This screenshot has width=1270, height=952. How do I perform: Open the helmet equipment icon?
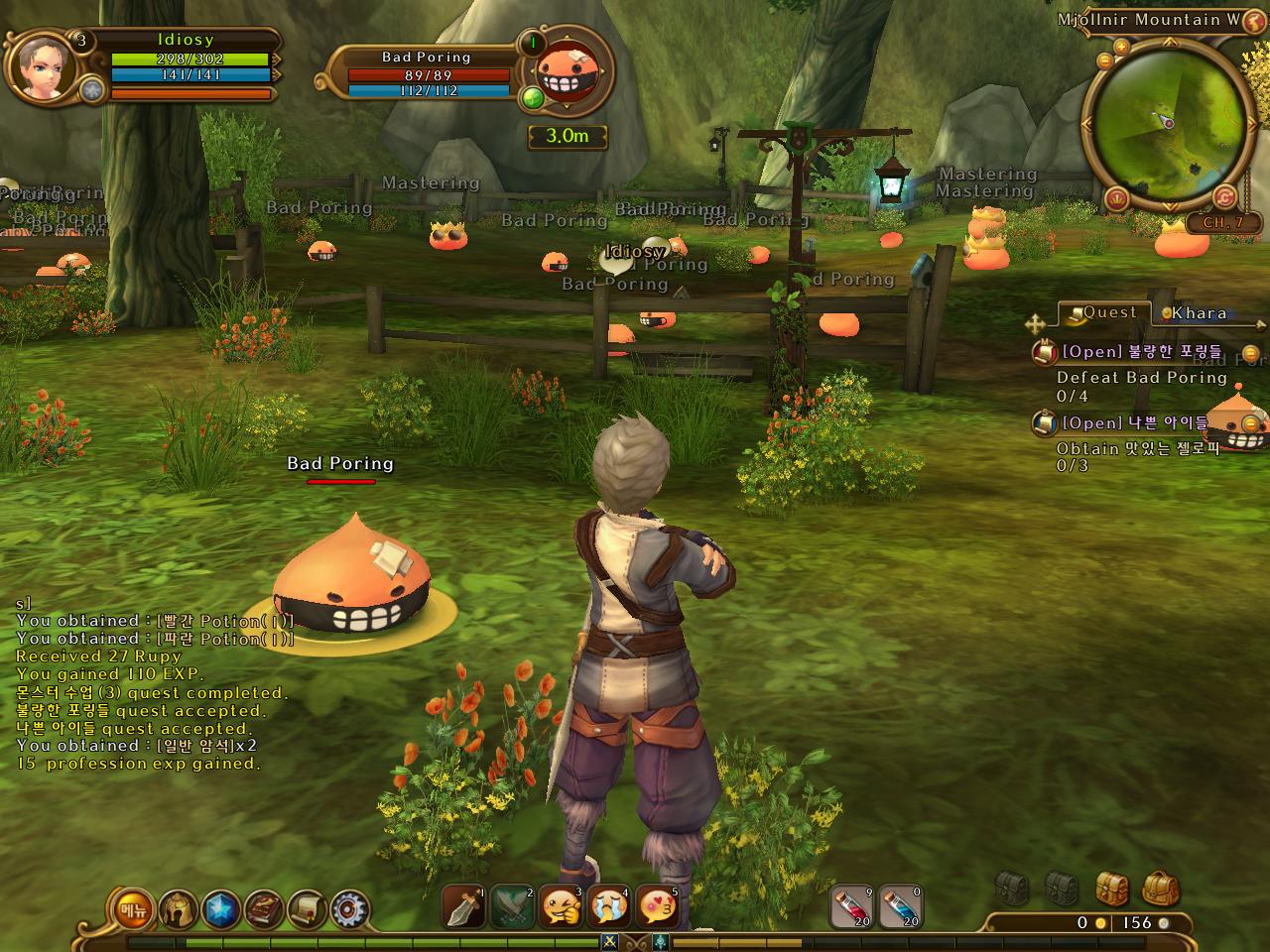click(x=178, y=908)
